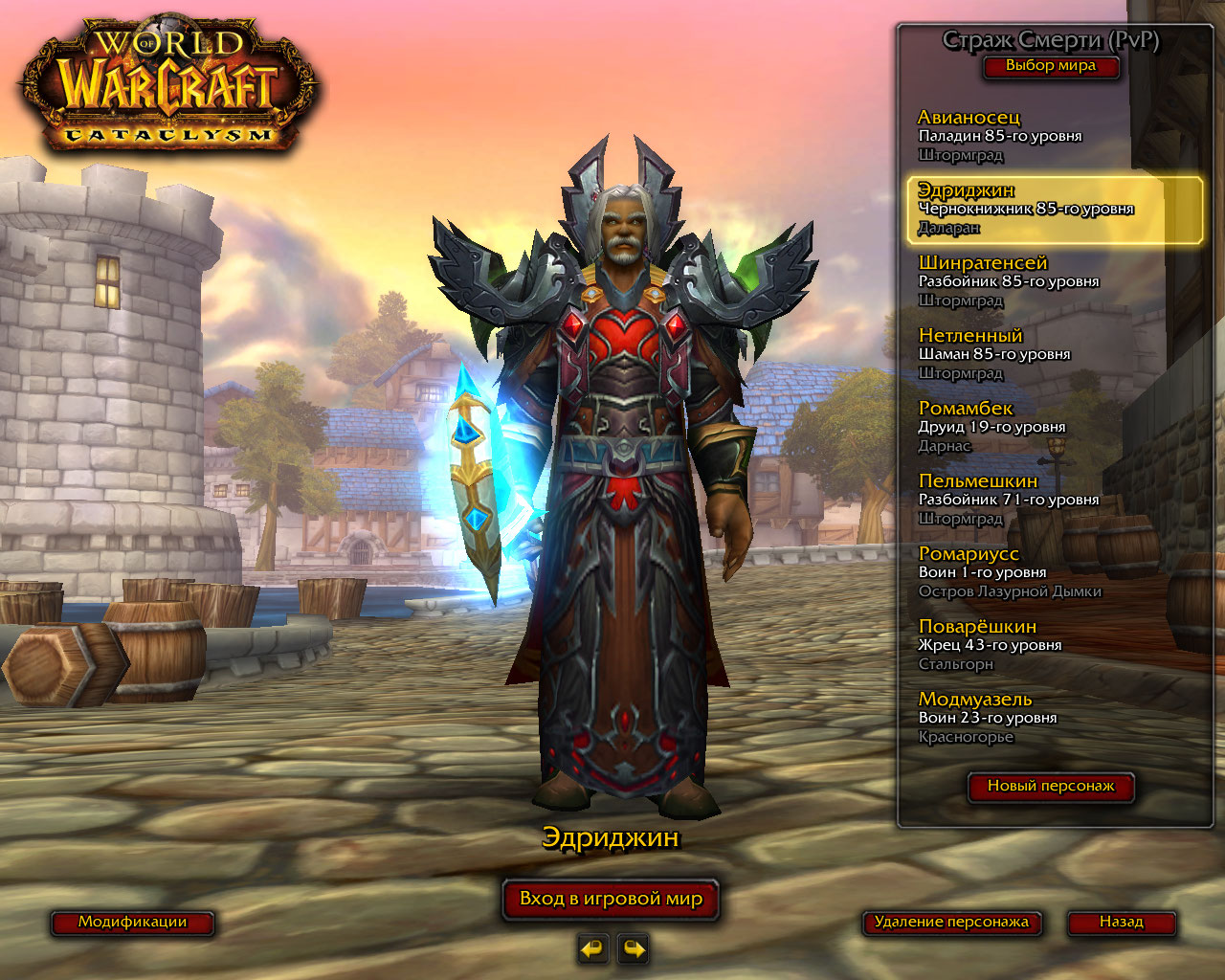Click the Выбор мира realm button

pos(1050,66)
